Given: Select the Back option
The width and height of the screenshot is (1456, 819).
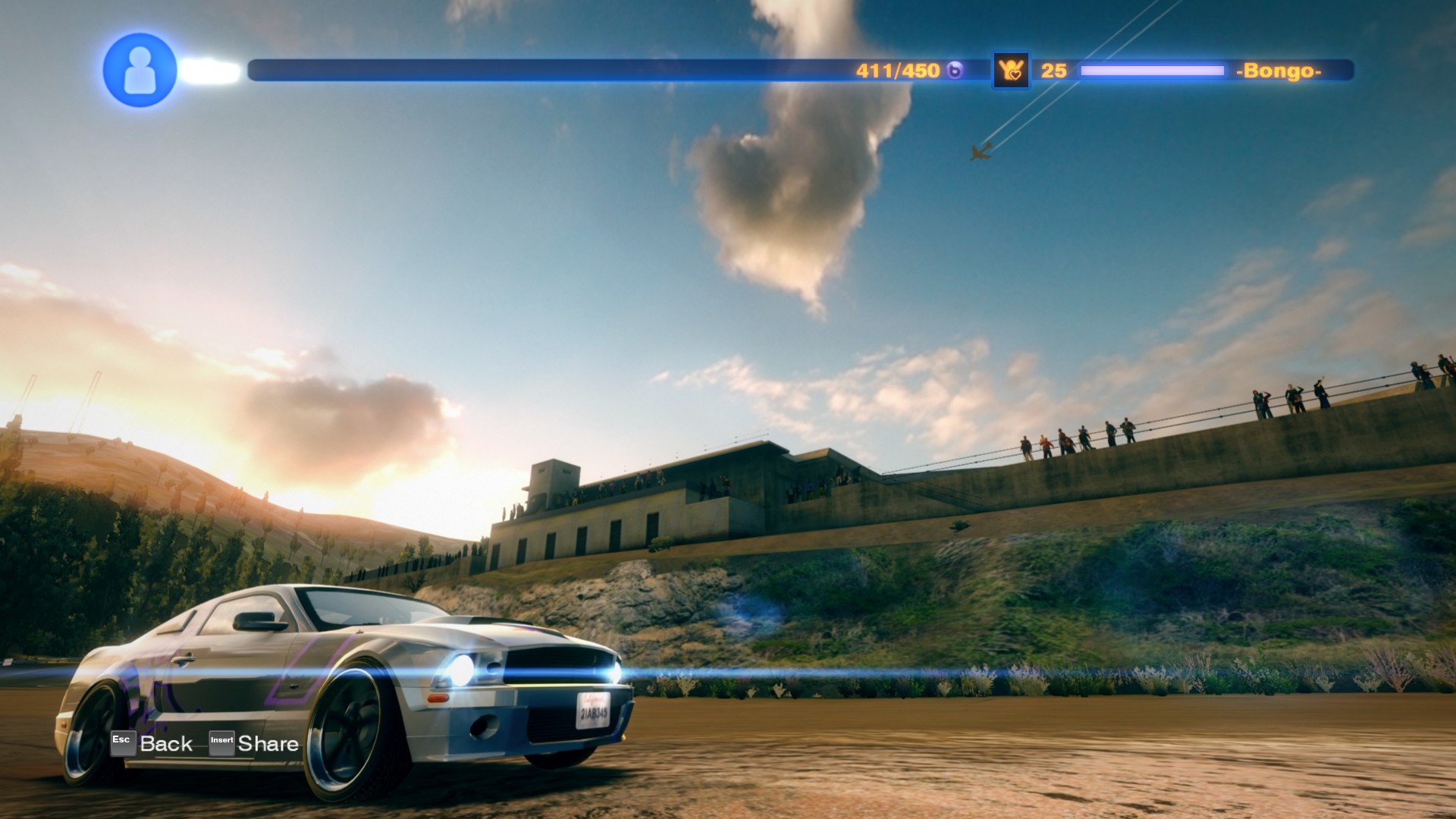Looking at the screenshot, I should (x=165, y=742).
